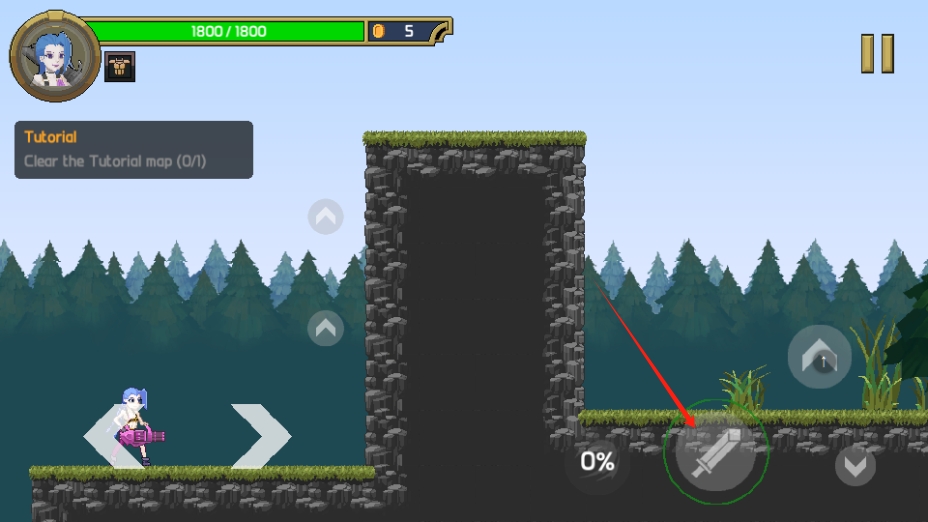
Task: Move right with the right arrow
Action: point(261,436)
